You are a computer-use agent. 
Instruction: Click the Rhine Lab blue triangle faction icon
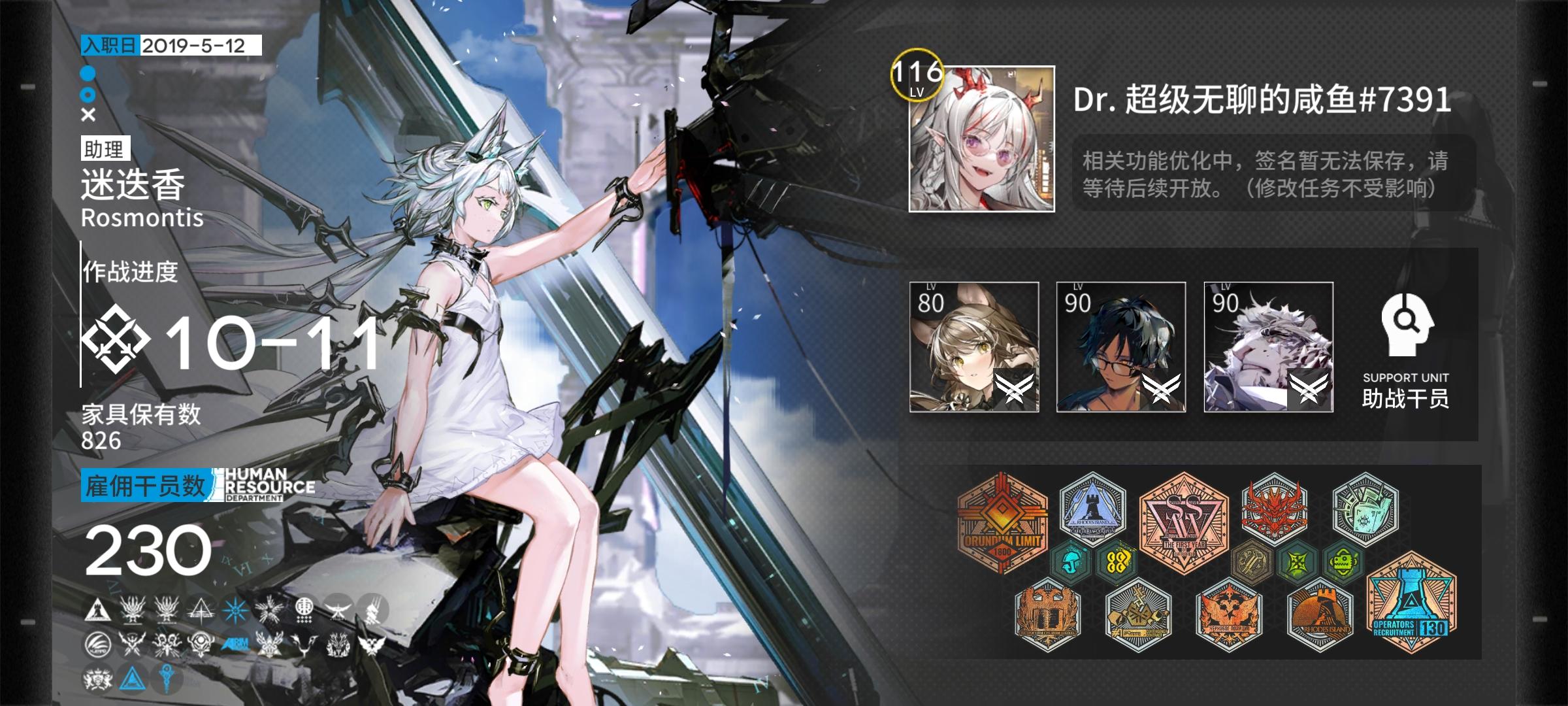pyautogui.click(x=131, y=681)
